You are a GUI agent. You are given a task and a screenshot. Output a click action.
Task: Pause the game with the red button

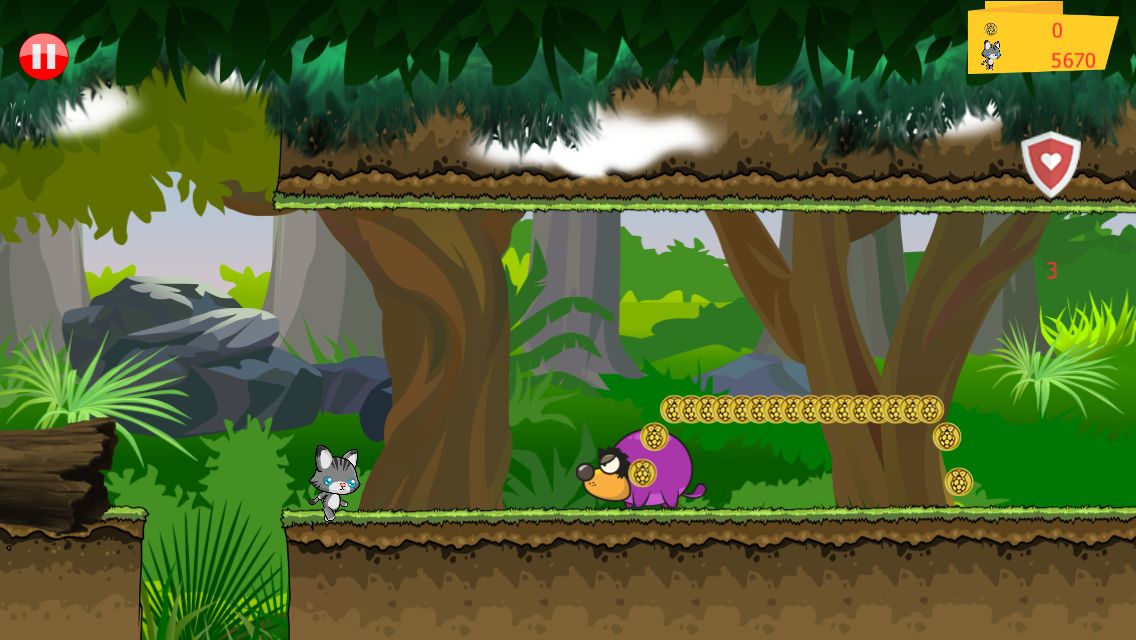pos(44,57)
